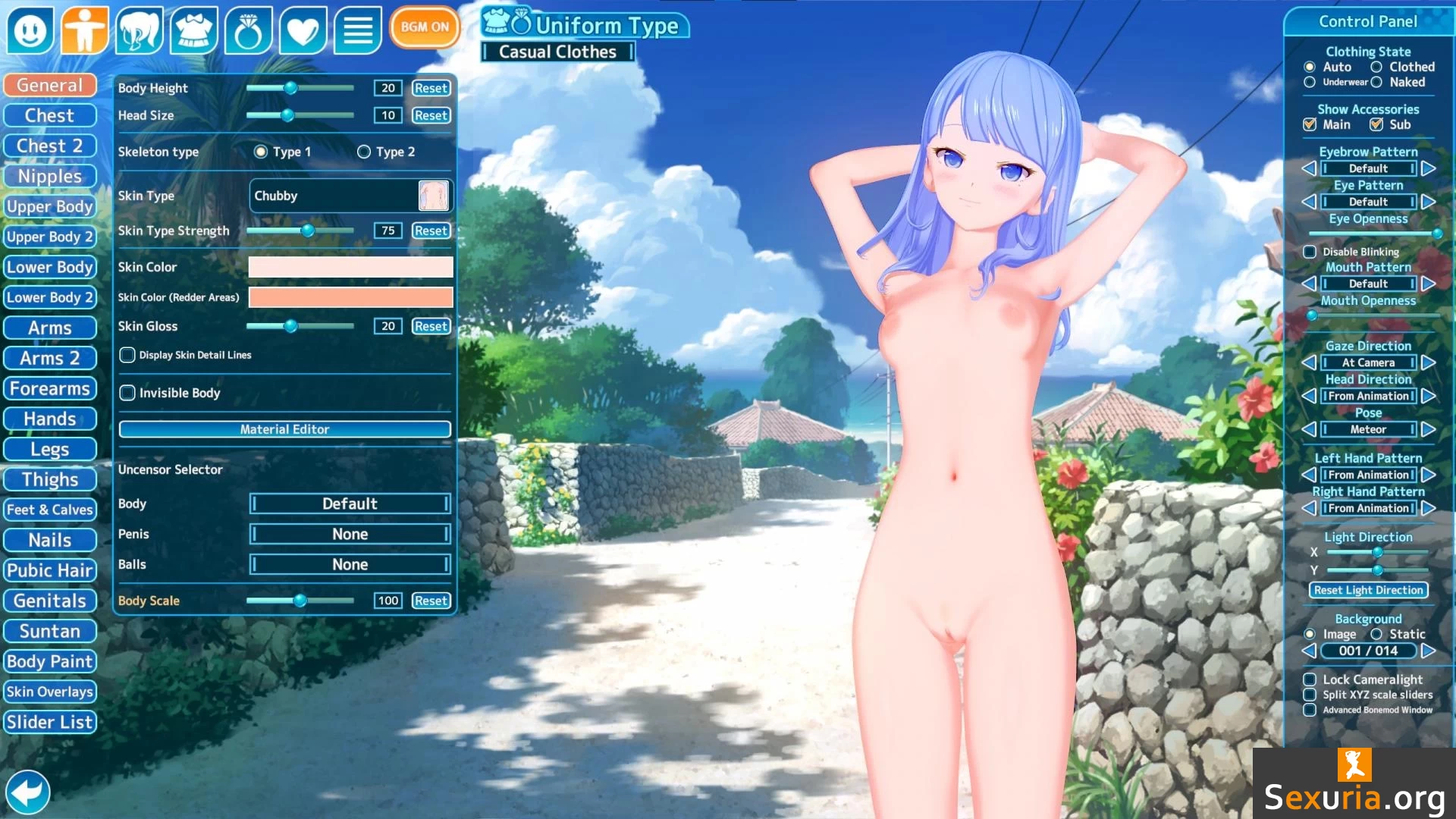This screenshot has width=1456, height=819.
Task: Open the hair category icon
Action: pos(140,30)
